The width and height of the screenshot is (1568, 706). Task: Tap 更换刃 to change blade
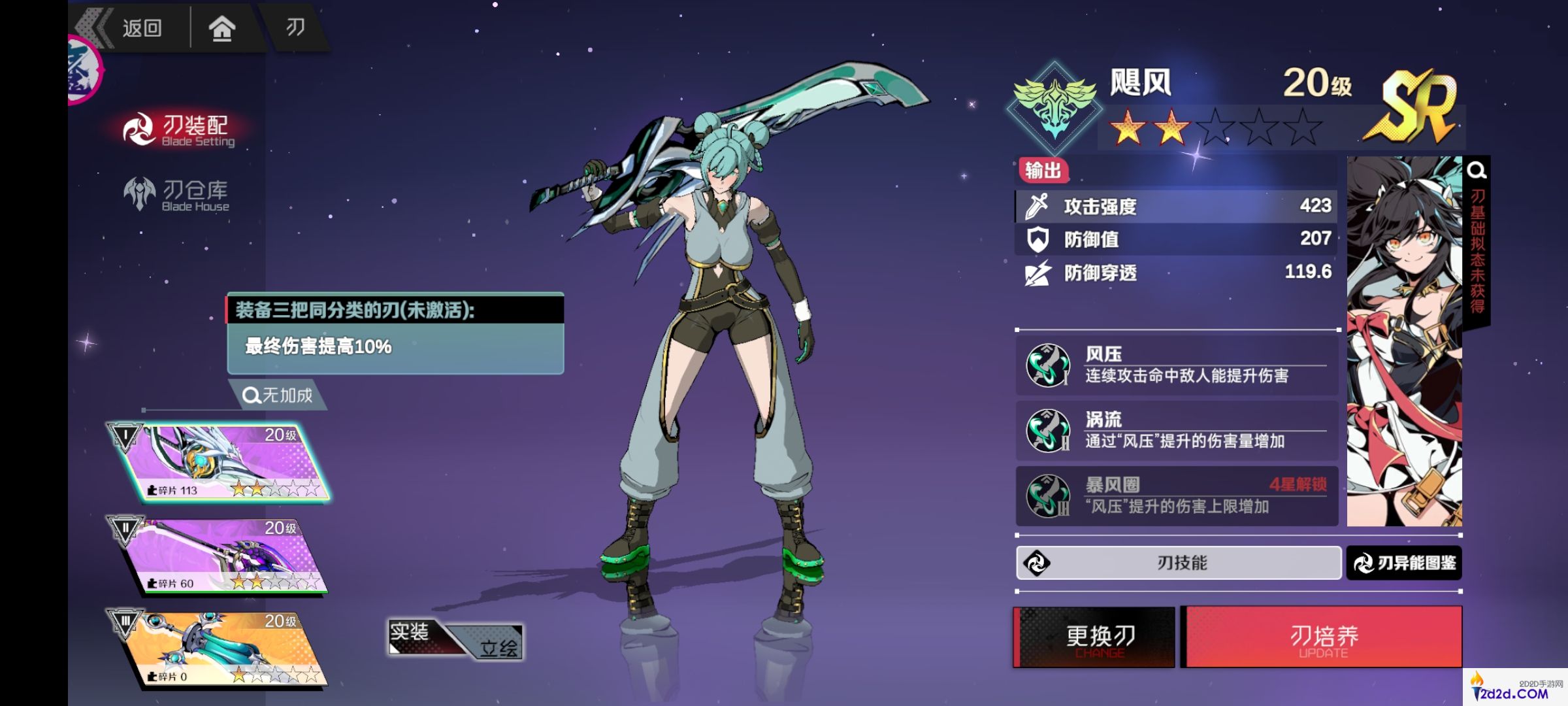click(x=1095, y=637)
